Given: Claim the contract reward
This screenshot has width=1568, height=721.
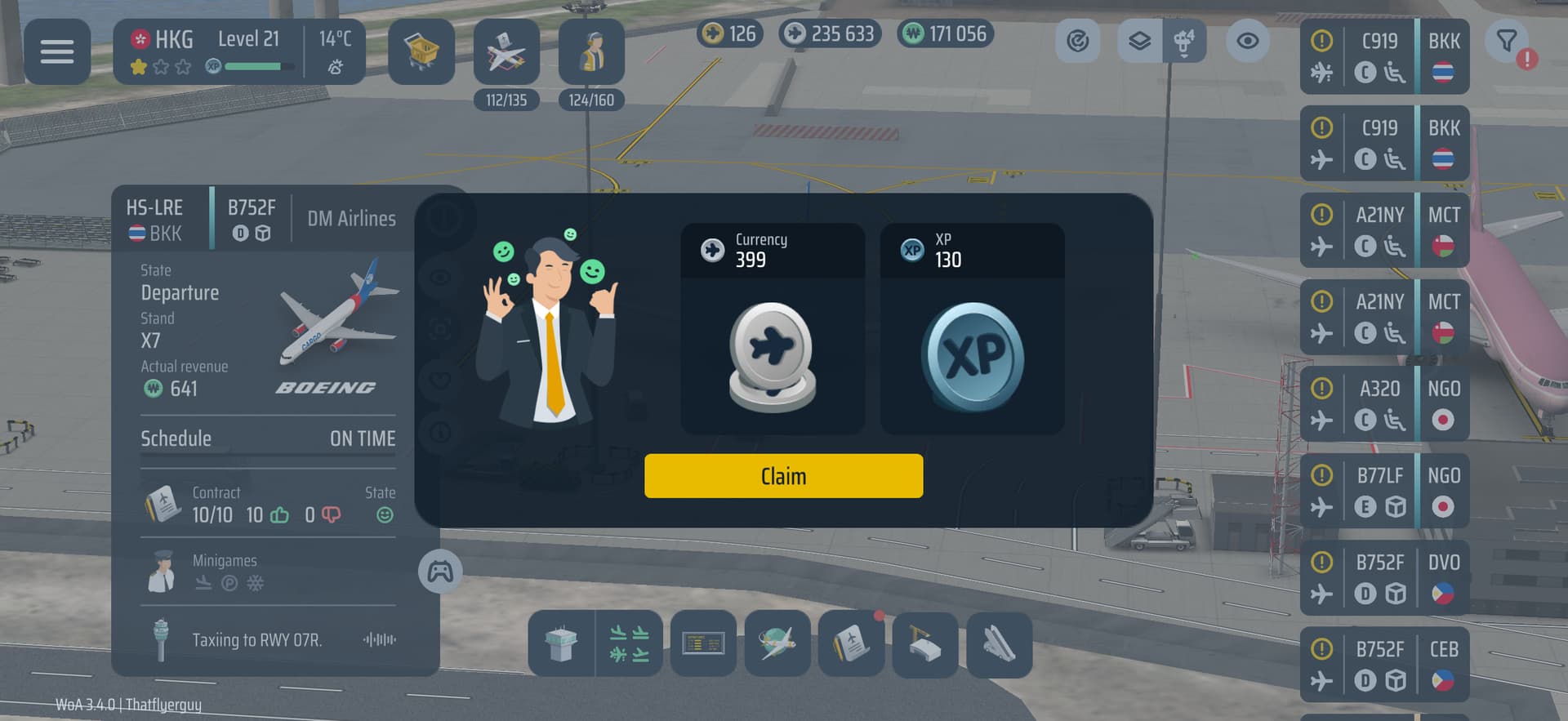Looking at the screenshot, I should coord(783,476).
